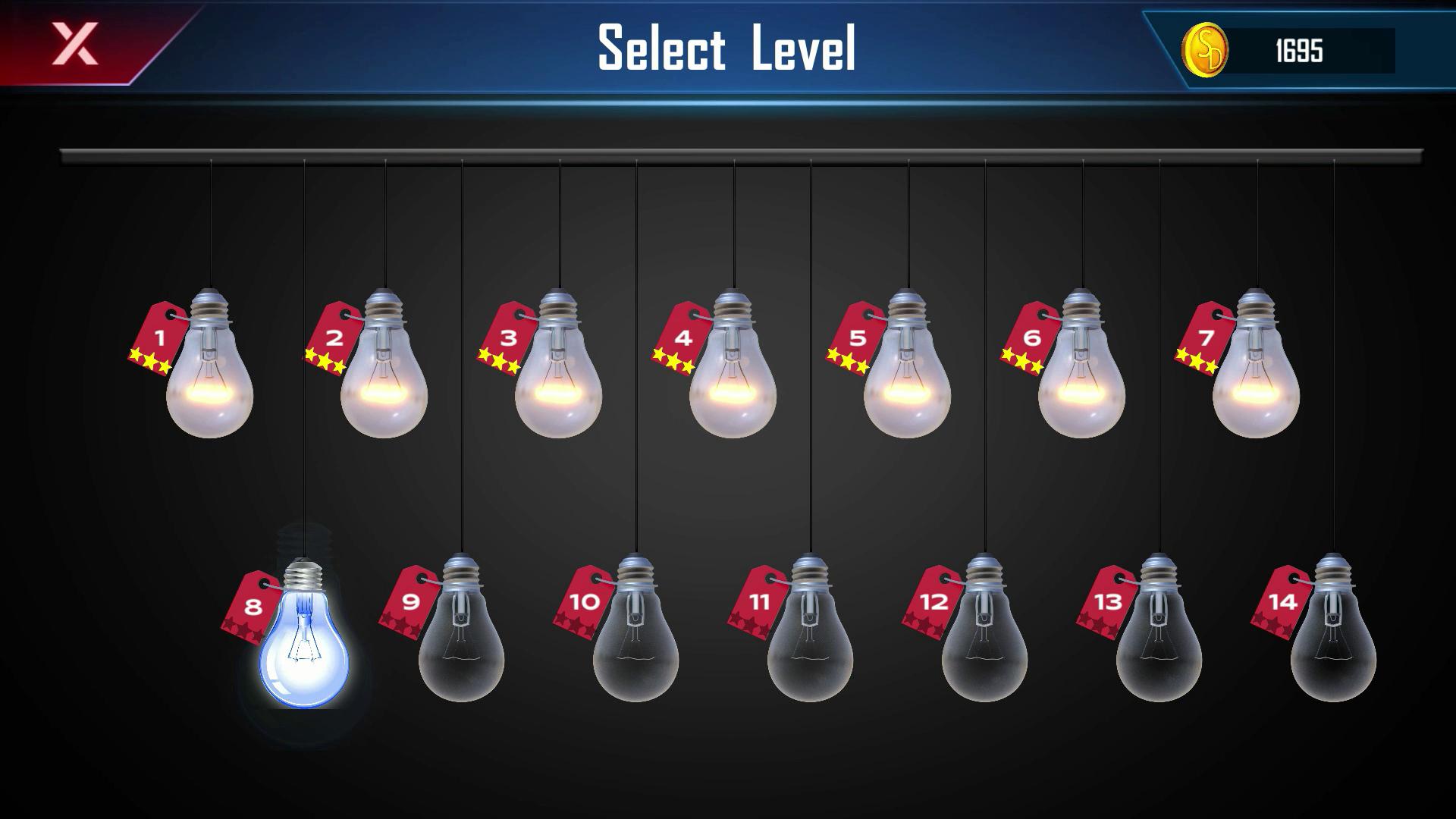Pick the level 5 glowing bulb

tap(907, 379)
